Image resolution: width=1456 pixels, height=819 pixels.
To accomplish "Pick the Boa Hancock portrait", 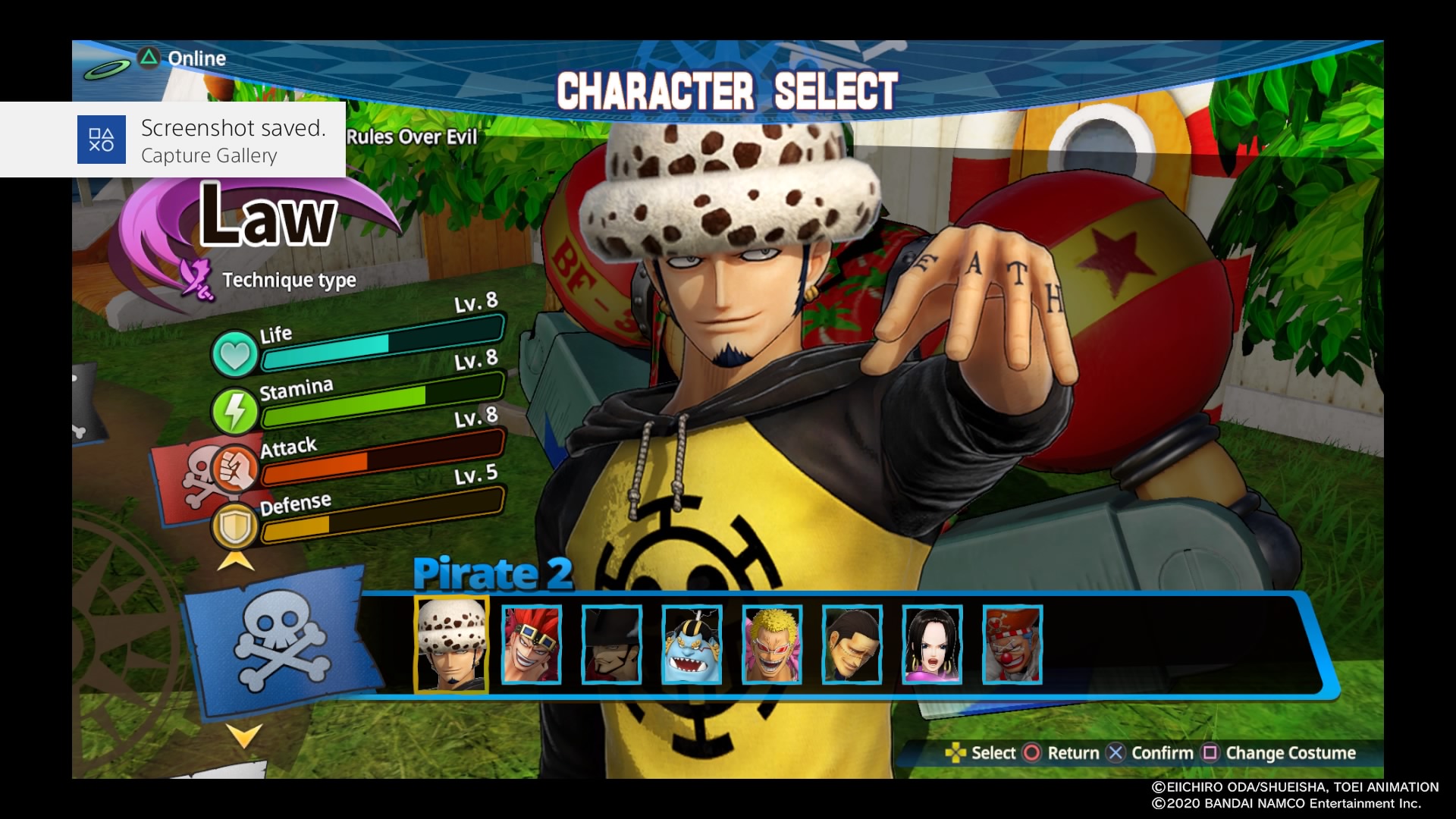I will pyautogui.click(x=932, y=645).
